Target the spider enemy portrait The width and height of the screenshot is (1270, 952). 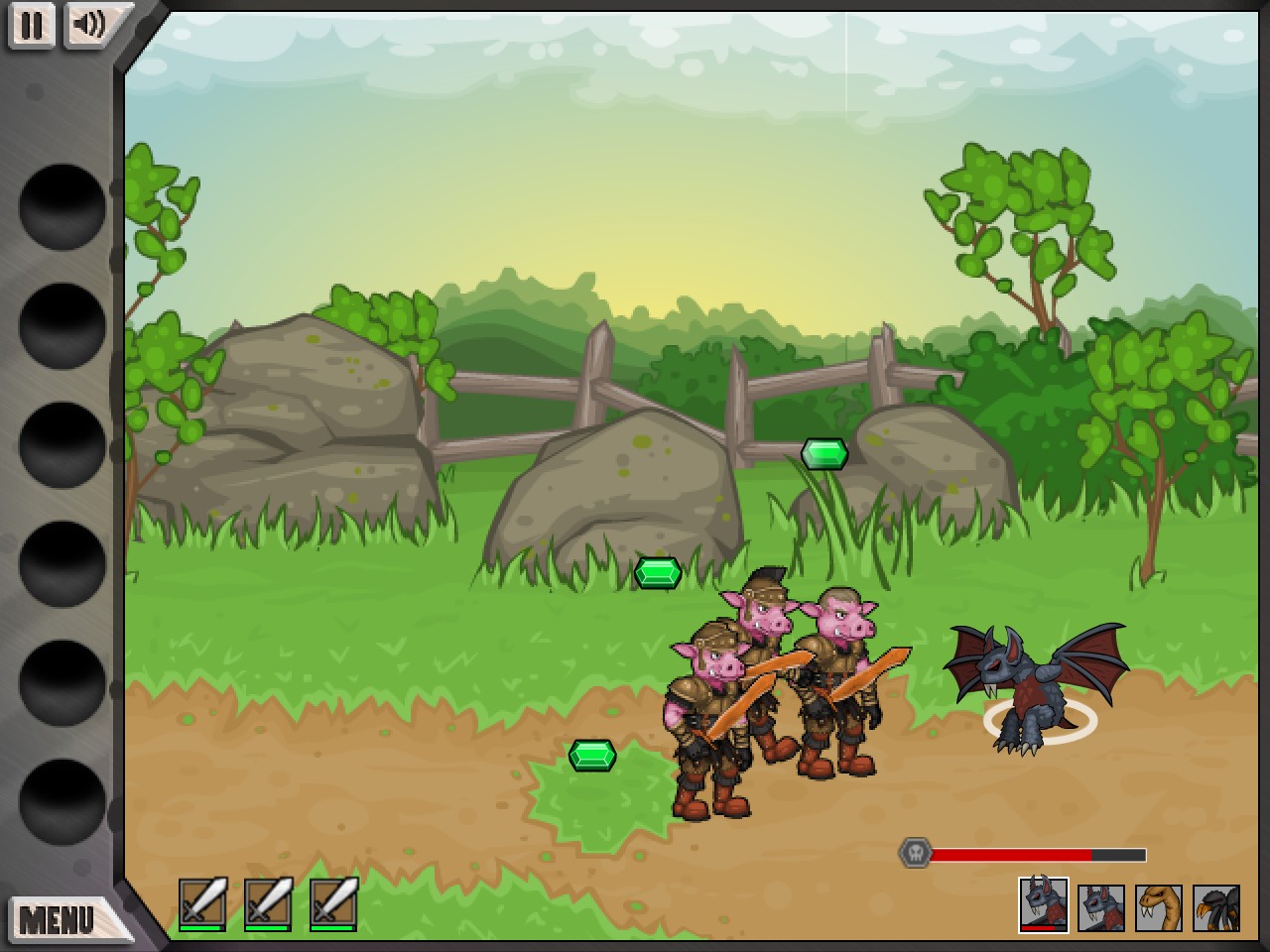[x=1216, y=907]
